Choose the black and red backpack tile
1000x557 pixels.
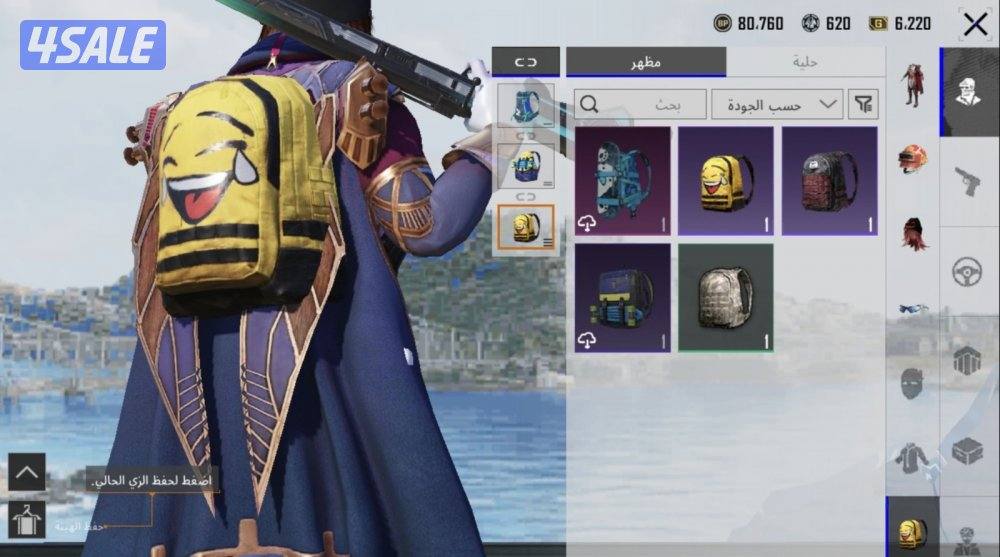pyautogui.click(x=830, y=181)
